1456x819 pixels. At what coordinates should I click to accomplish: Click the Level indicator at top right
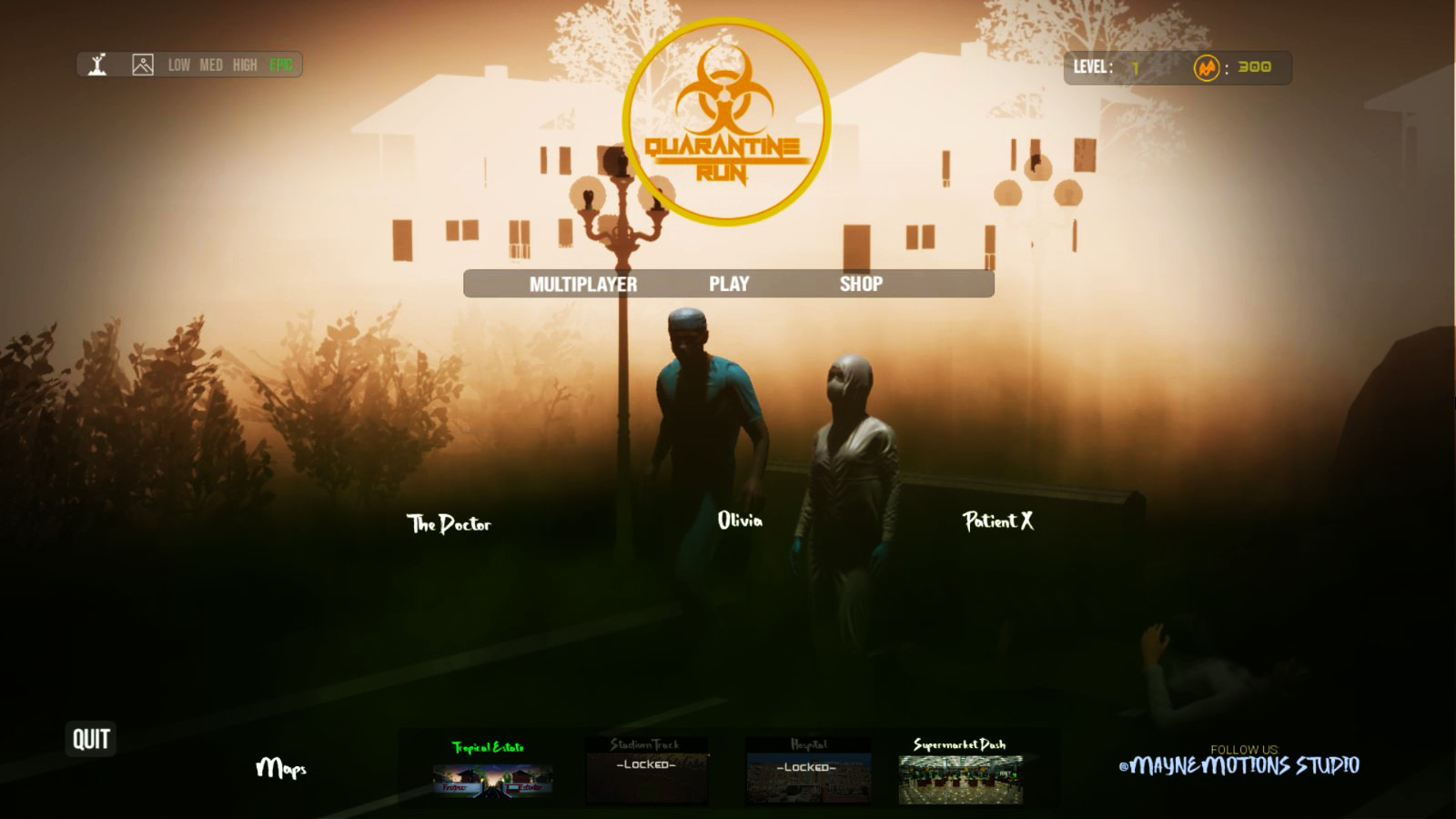tap(1108, 66)
